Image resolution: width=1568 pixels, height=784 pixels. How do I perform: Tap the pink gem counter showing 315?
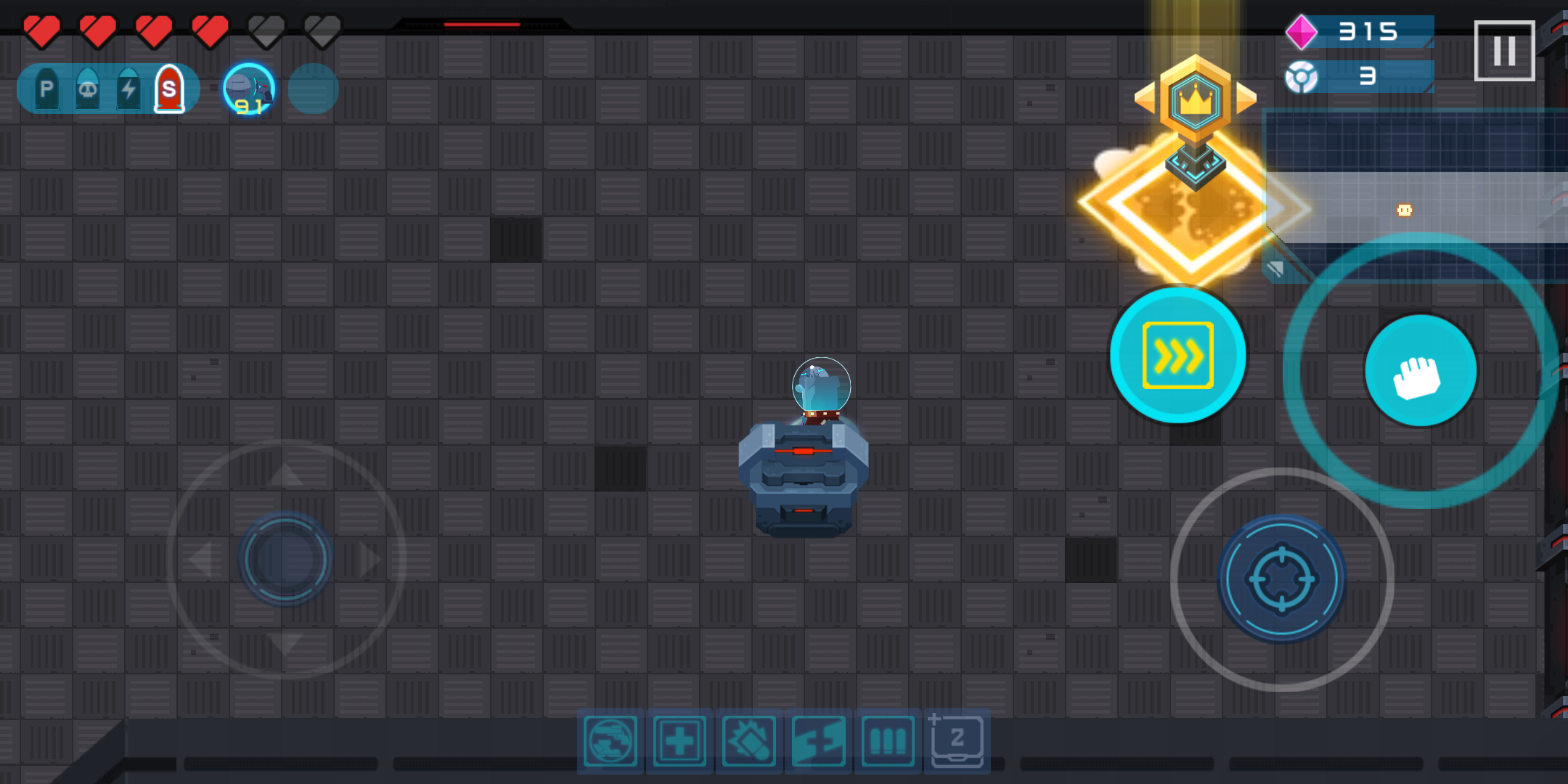pos(1357,31)
